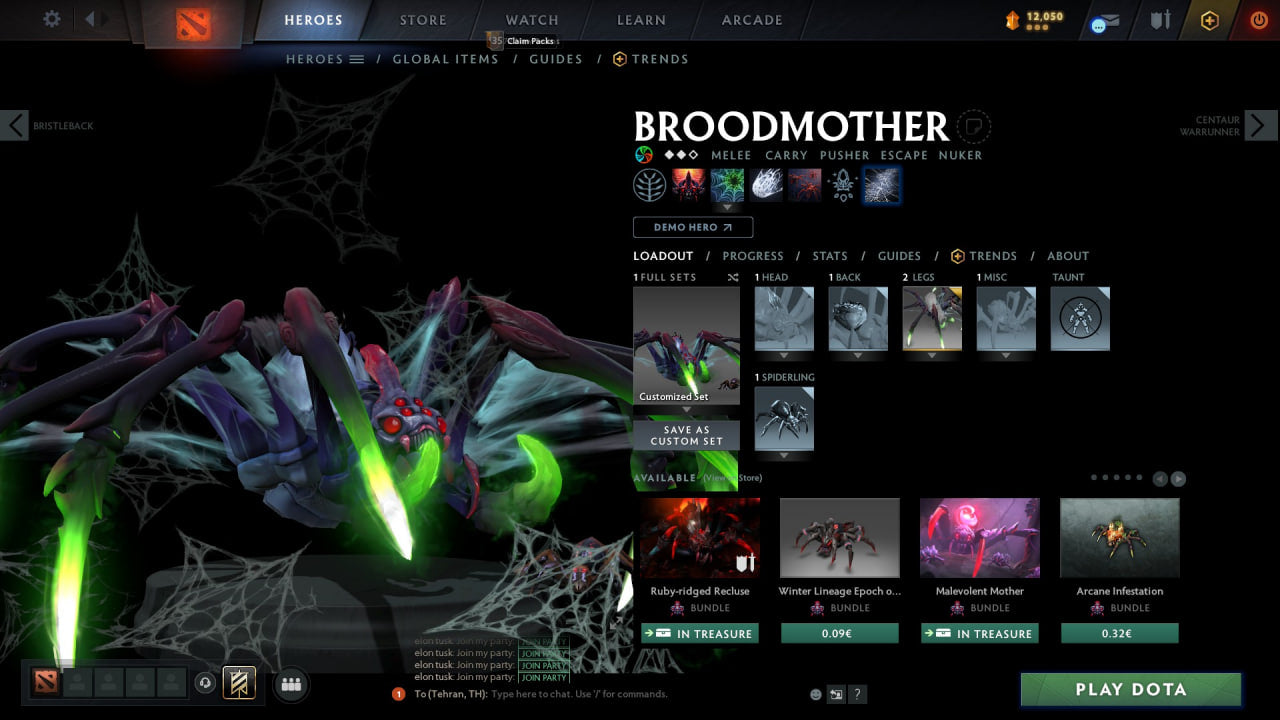Open the emoticon picker in chat bar

pyautogui.click(x=815, y=693)
